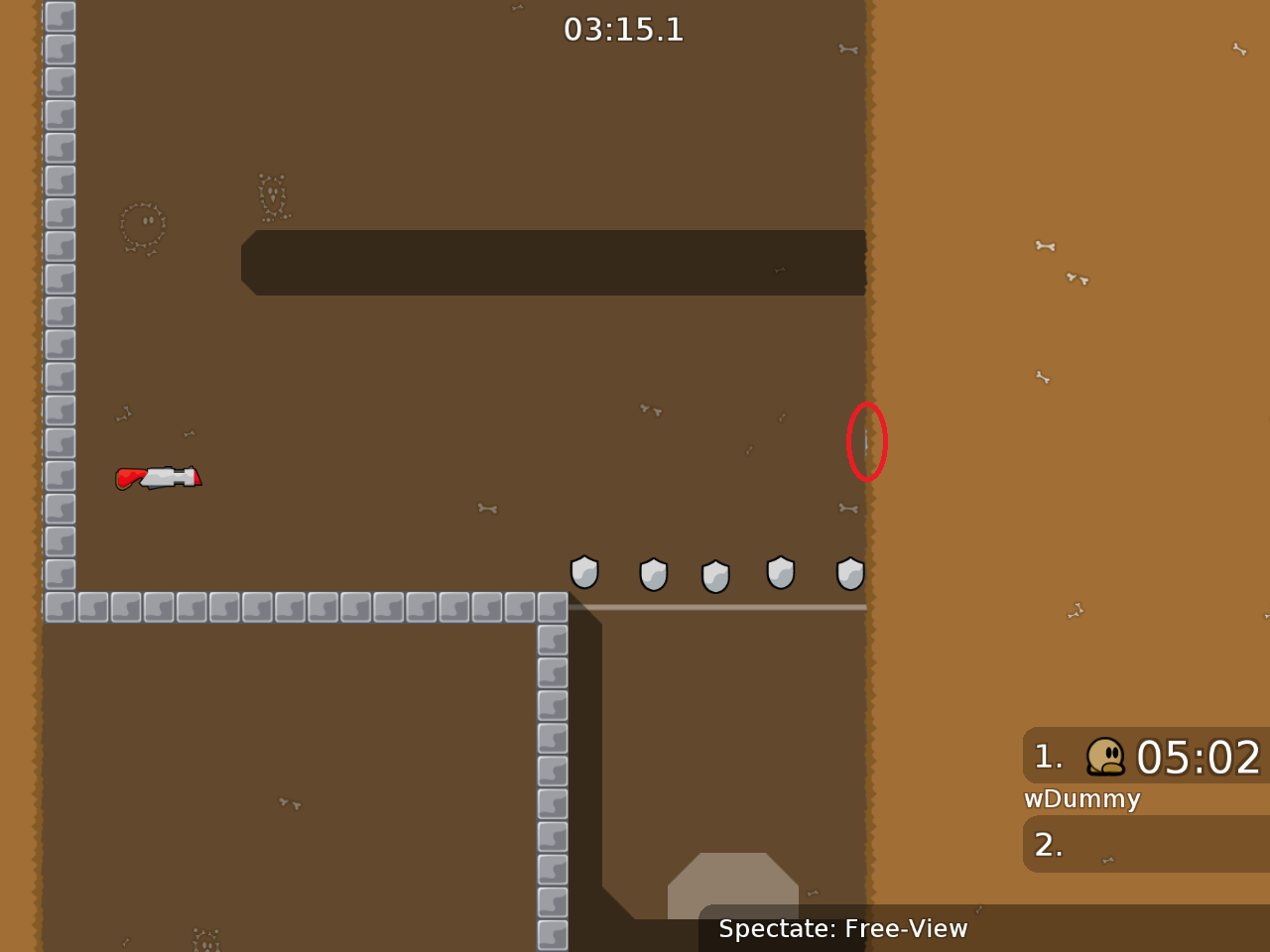This screenshot has width=1270, height=952.
Task: Click the fourth shield pickup in the row
Action: tap(781, 573)
